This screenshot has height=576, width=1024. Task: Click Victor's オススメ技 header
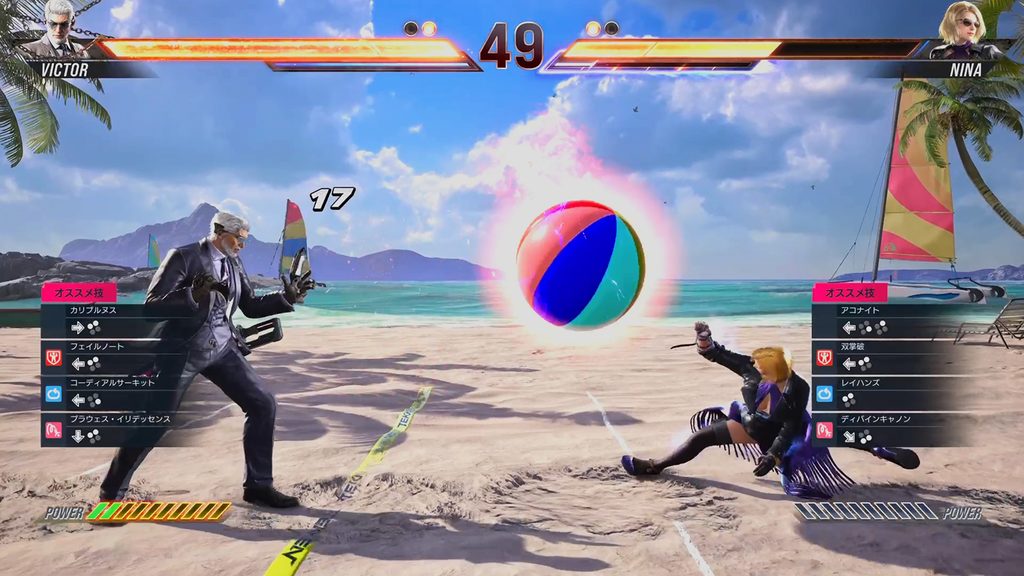[79, 292]
